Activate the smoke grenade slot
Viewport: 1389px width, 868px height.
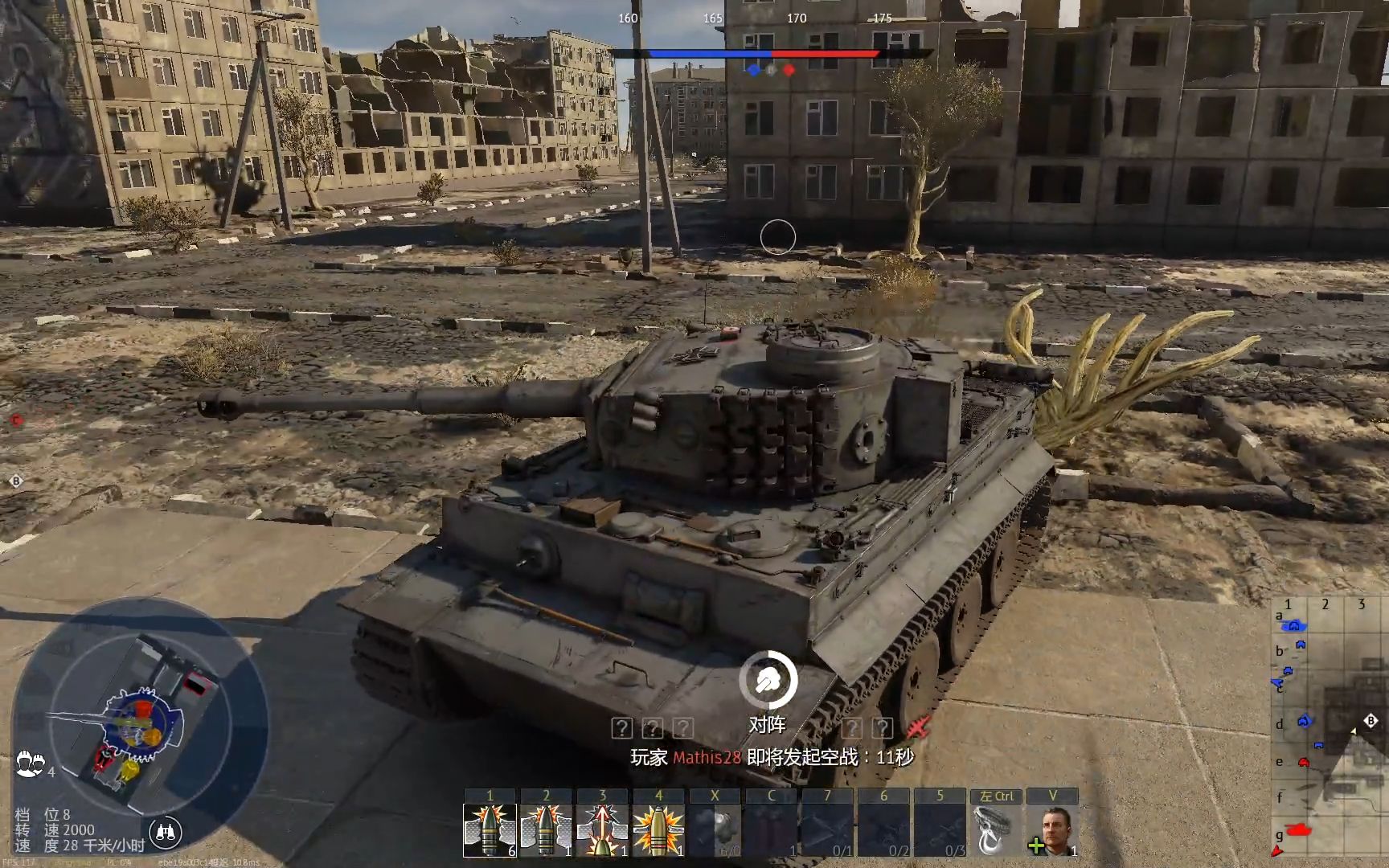click(715, 829)
